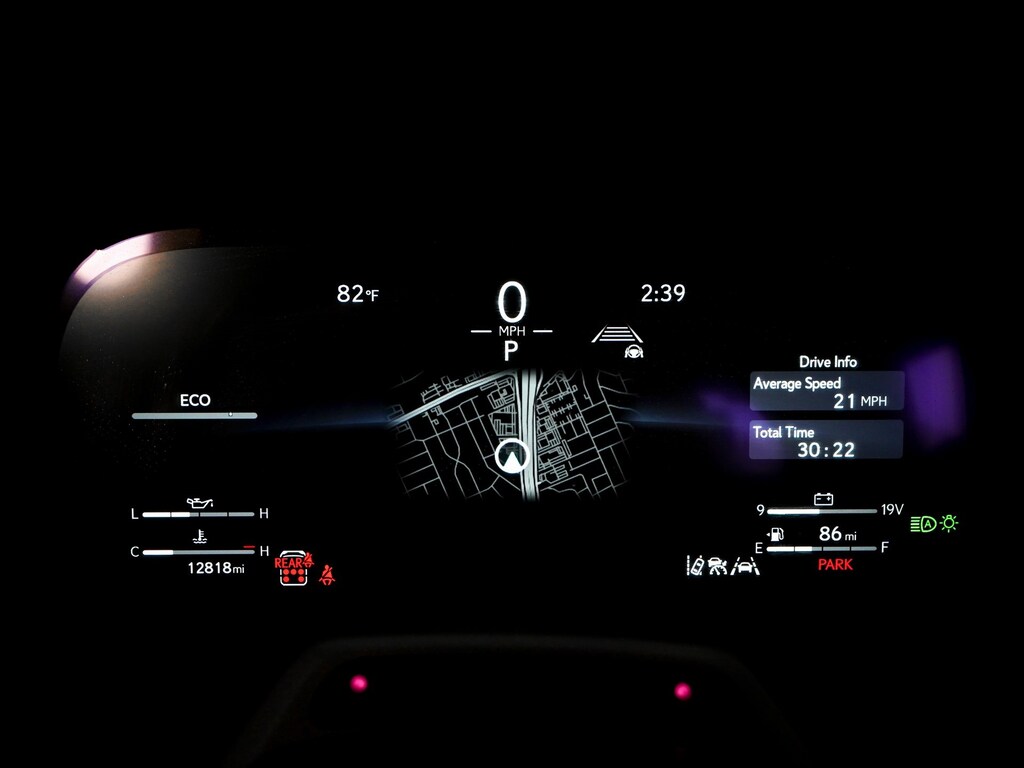Open the Total Time drive info card
The width and height of the screenshot is (1024, 768).
pos(826,440)
